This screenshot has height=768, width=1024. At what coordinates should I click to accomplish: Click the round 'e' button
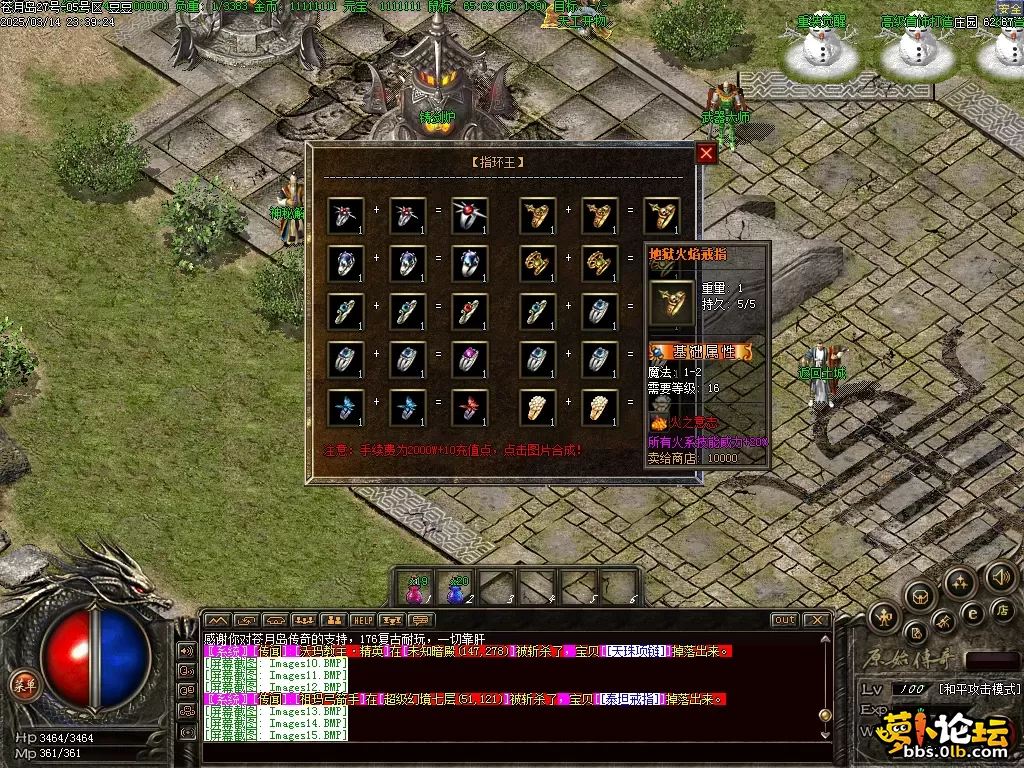click(971, 613)
